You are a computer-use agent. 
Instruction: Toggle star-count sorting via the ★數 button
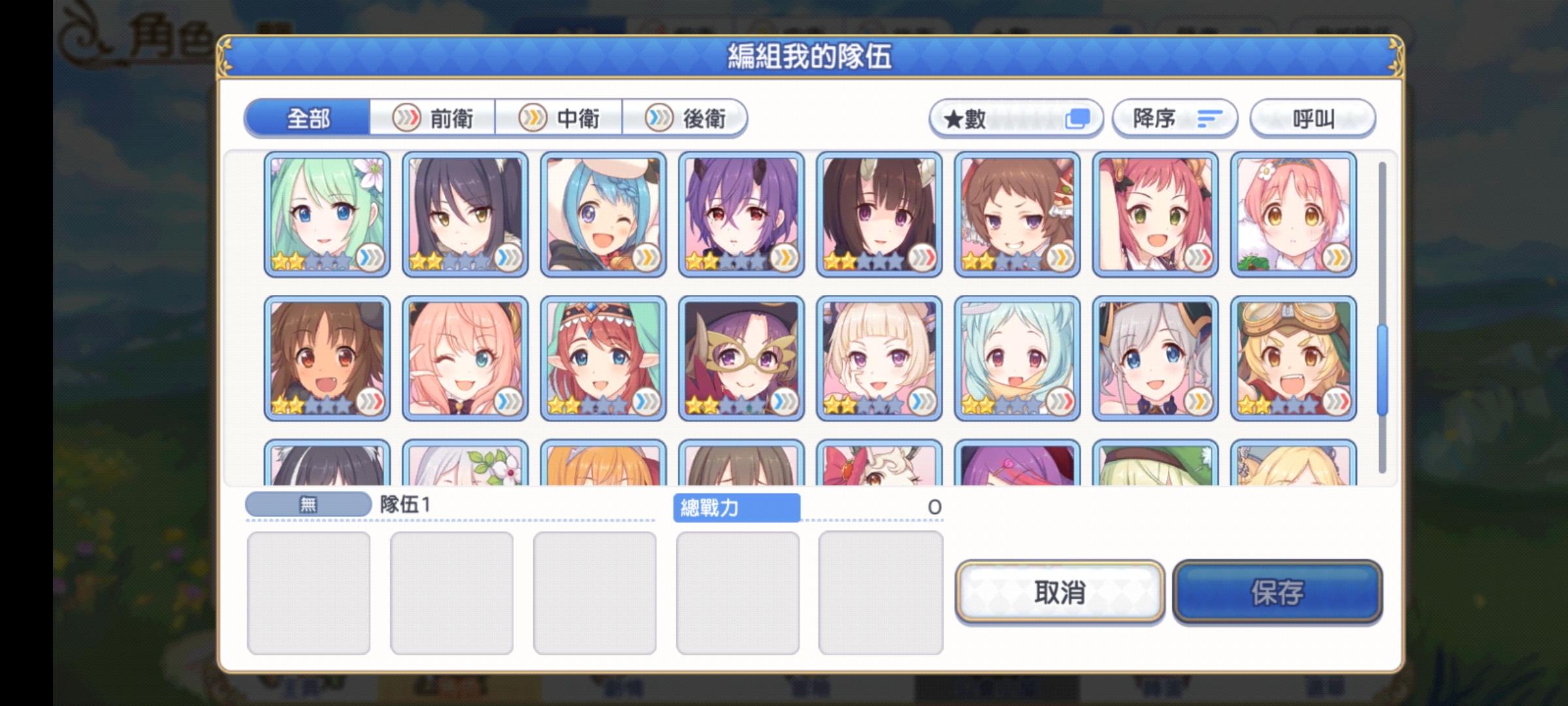[x=1016, y=118]
